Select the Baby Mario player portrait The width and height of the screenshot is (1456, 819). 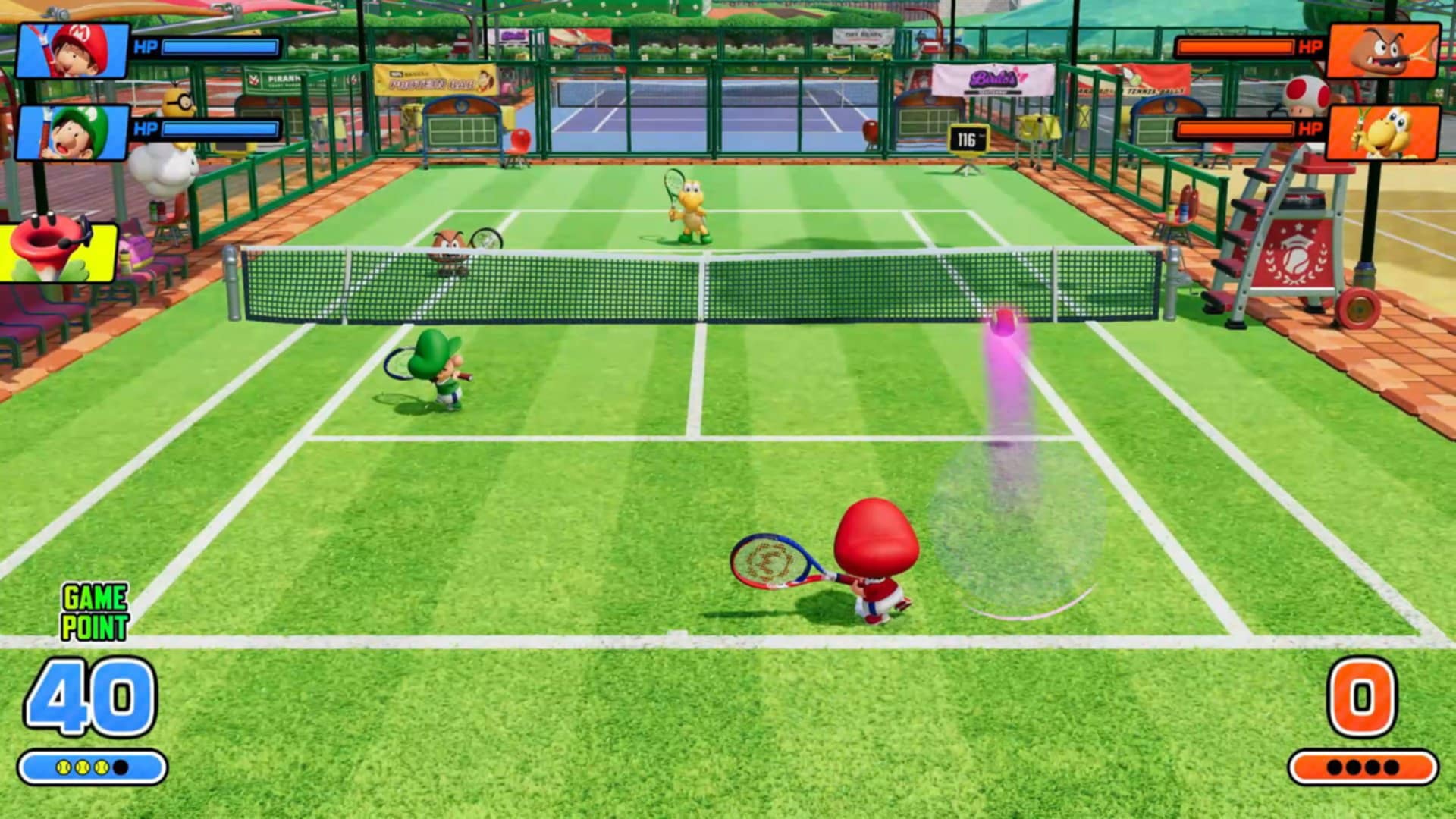pos(73,51)
